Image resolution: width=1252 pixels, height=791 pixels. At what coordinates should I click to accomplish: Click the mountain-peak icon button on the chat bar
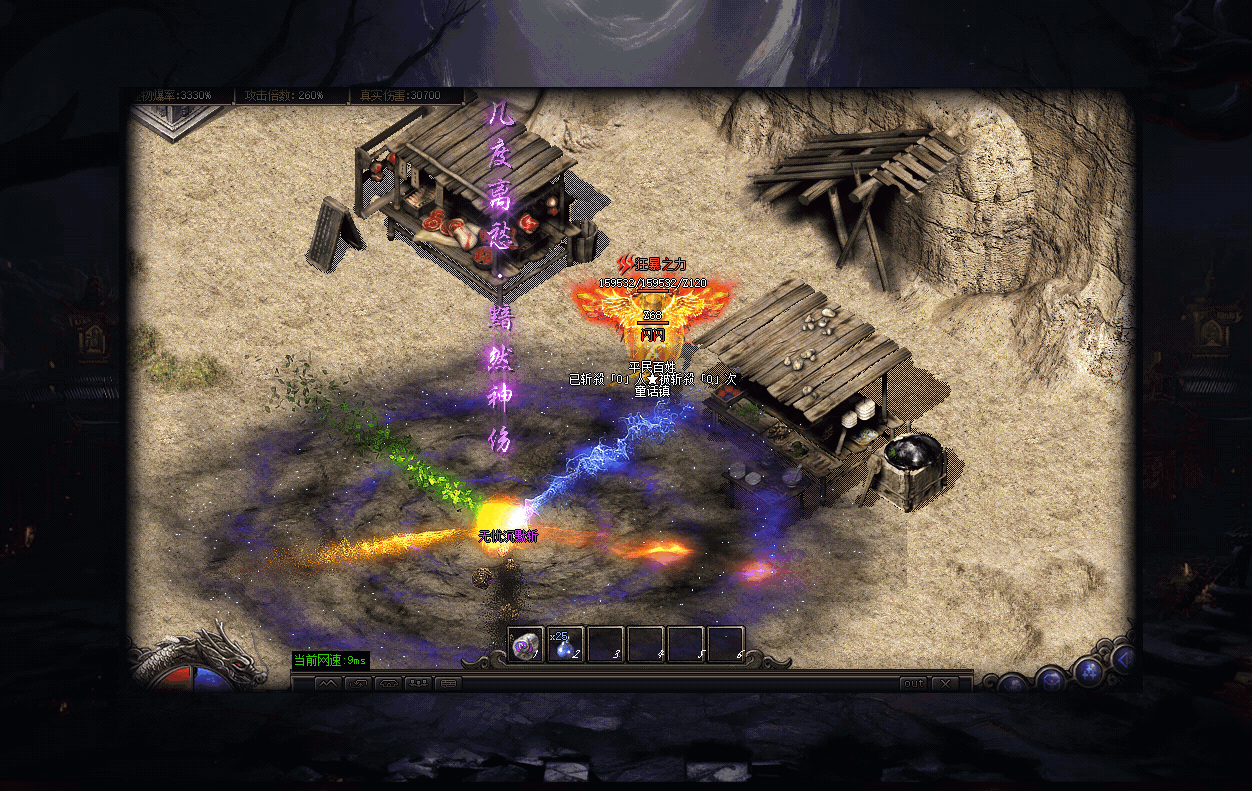point(328,684)
